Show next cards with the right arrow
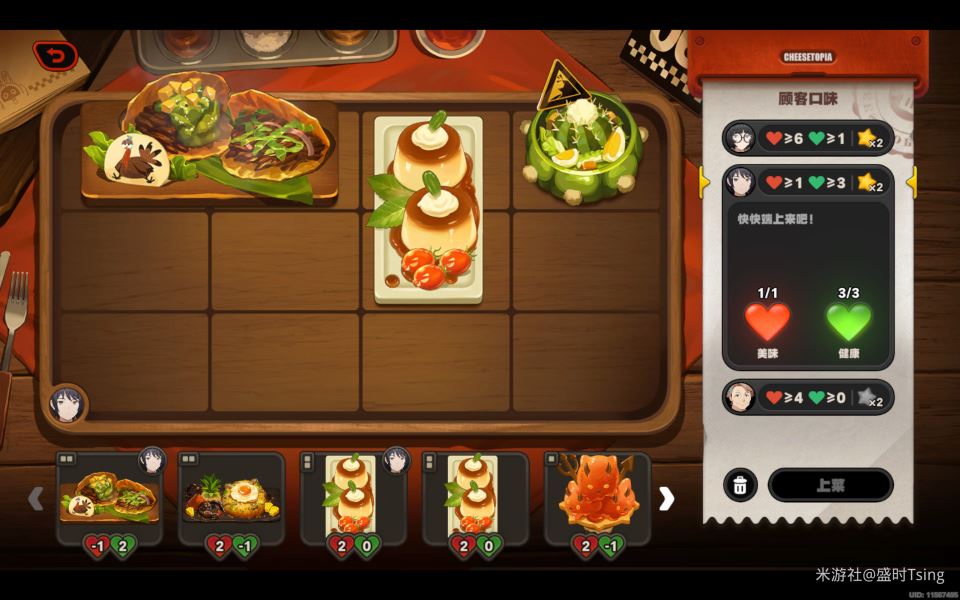The image size is (960, 600). [666, 498]
